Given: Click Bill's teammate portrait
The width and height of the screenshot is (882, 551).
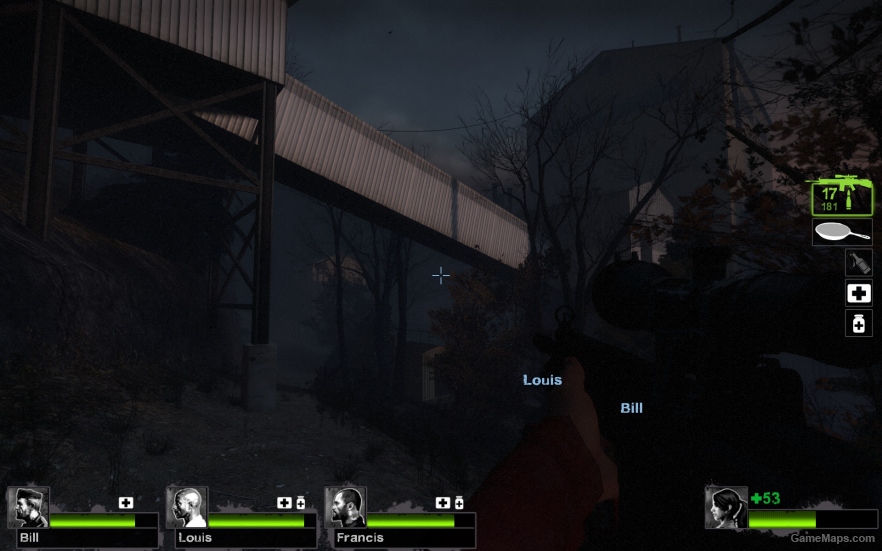Looking at the screenshot, I should pos(28,507).
